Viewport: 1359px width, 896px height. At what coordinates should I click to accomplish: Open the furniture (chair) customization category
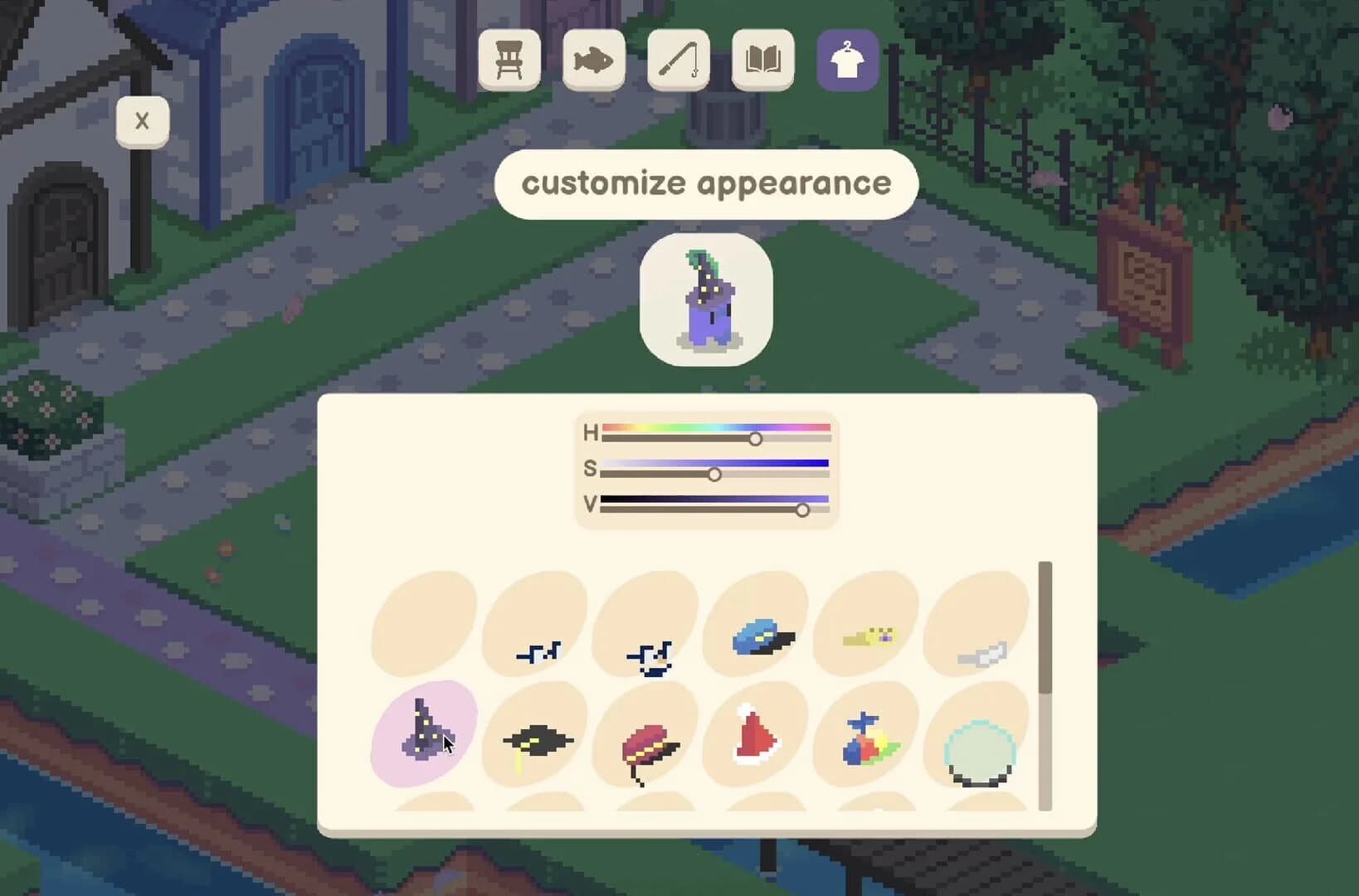click(x=509, y=60)
